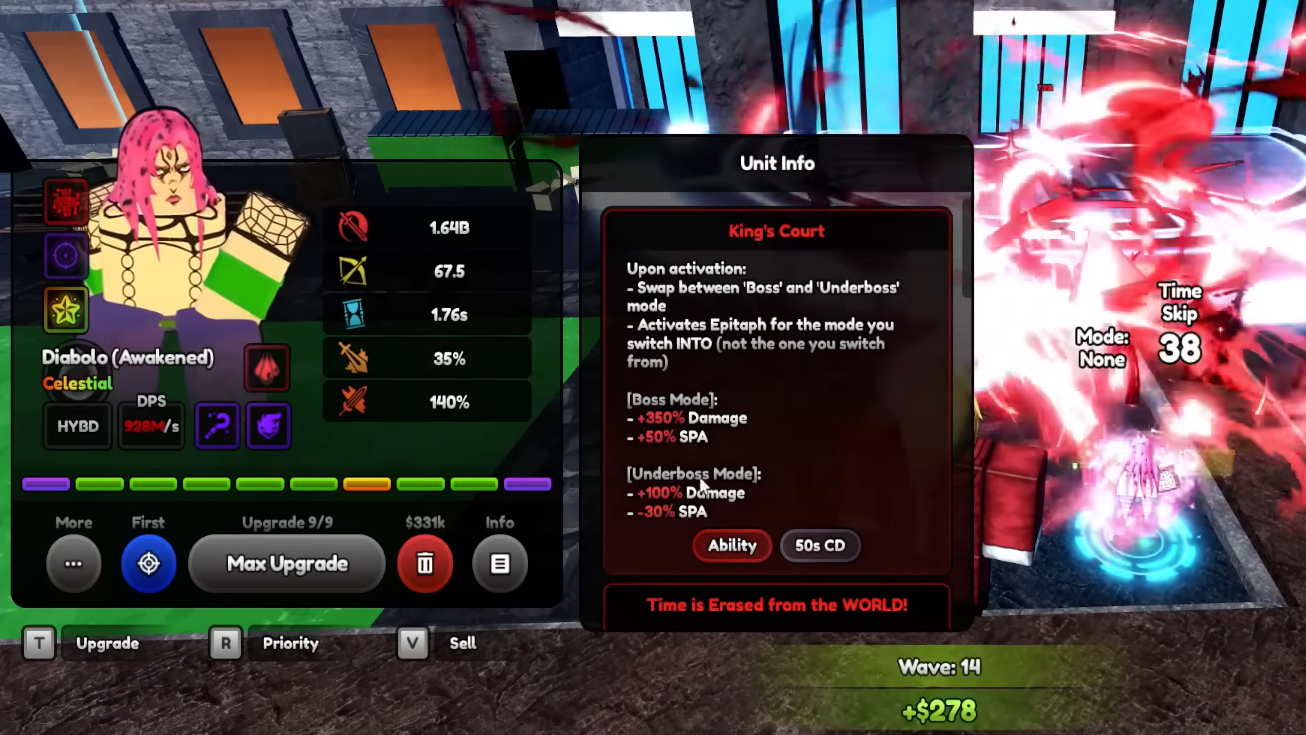Open the Time is Erased ability card

tap(777, 606)
